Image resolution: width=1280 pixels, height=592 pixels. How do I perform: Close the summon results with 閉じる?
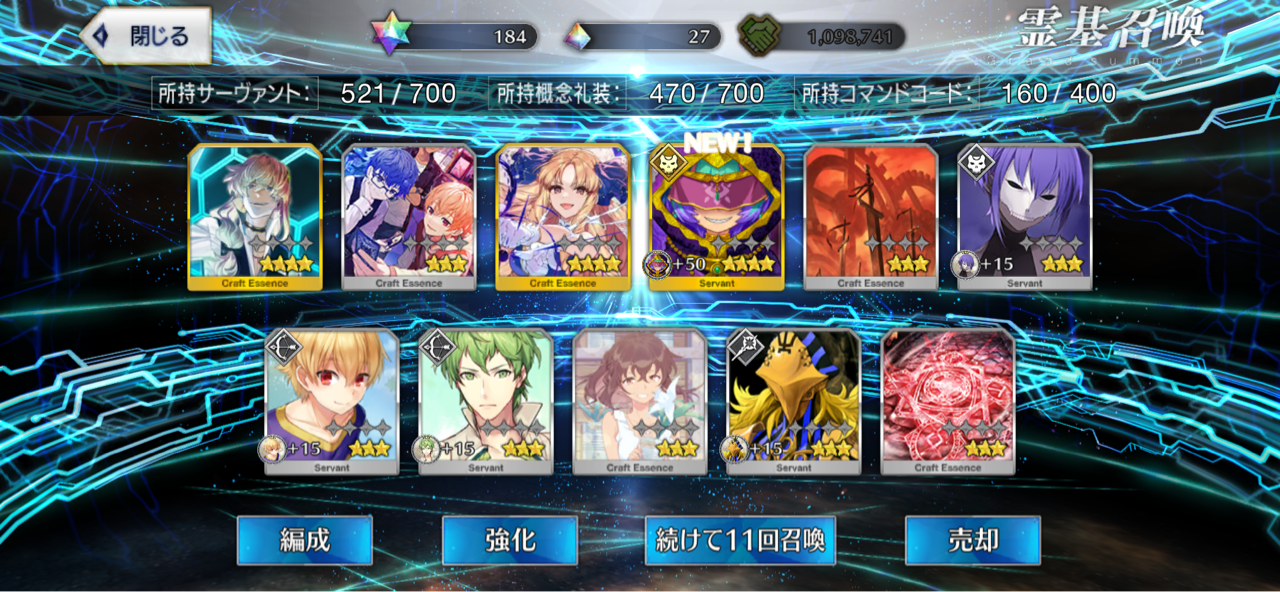146,37
